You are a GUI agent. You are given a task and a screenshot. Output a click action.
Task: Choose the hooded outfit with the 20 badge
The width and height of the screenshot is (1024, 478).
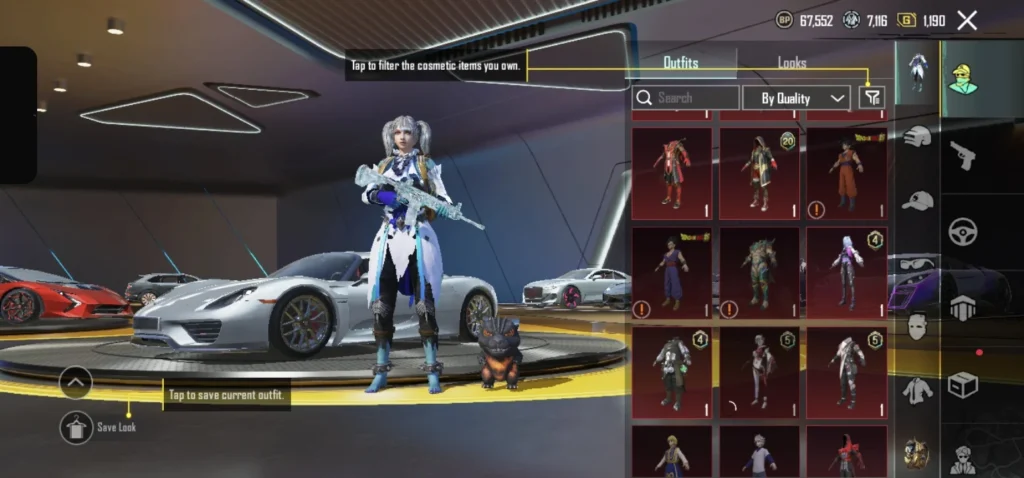(x=758, y=172)
